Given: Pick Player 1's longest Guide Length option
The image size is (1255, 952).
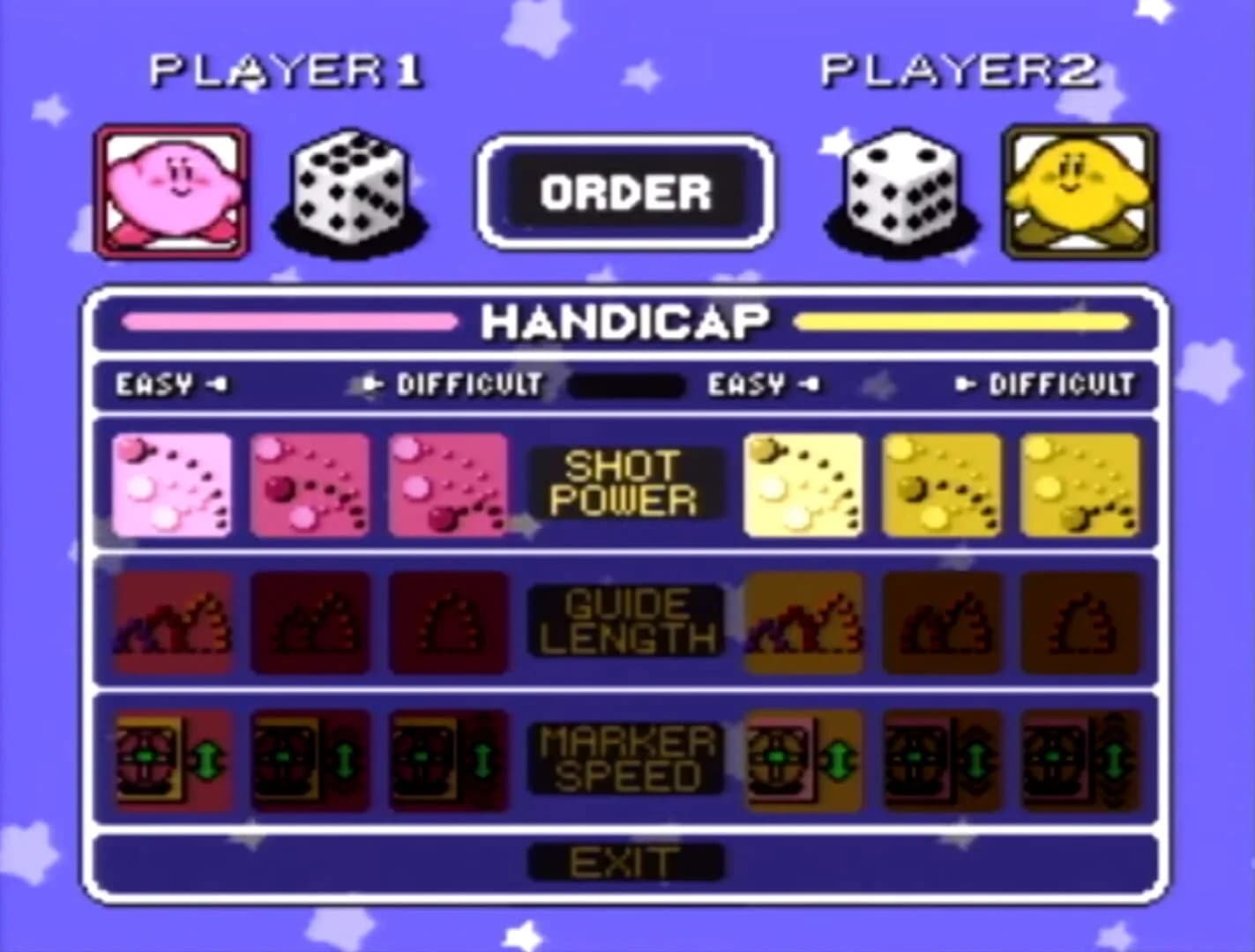Looking at the screenshot, I should 169,623.
